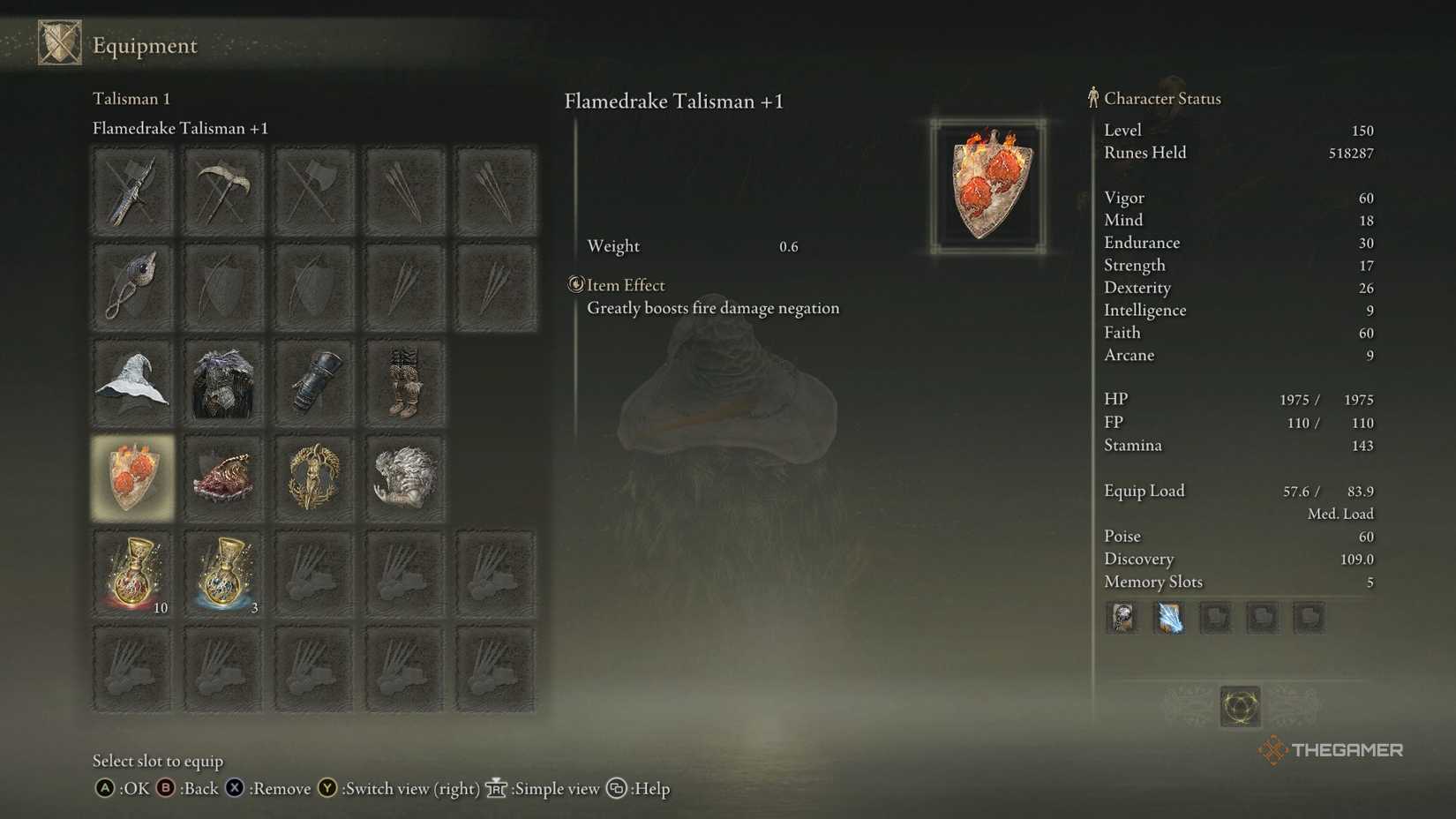Click the Equipment shield header icon
The image size is (1456, 819).
(58, 42)
